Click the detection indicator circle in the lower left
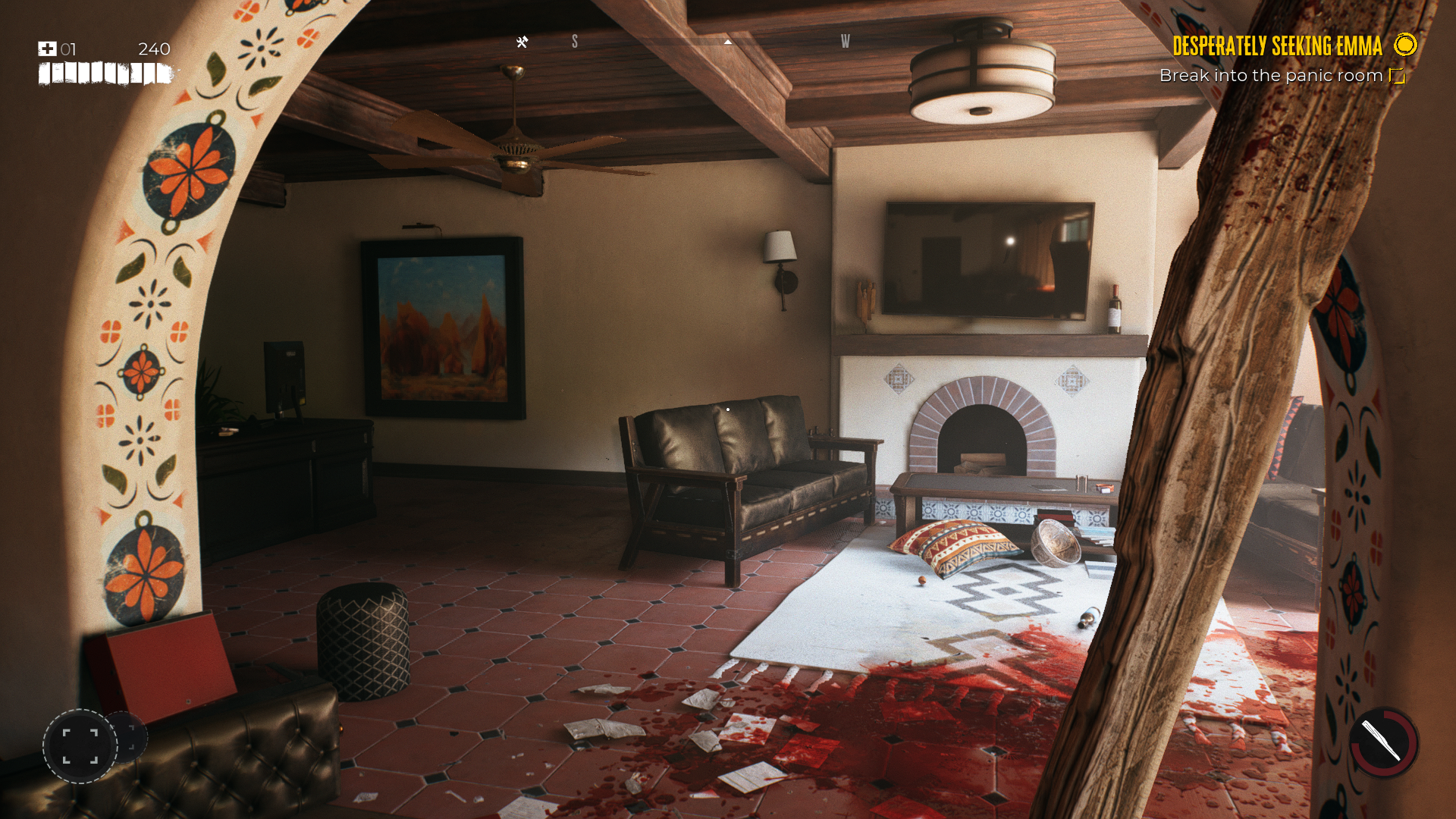Screen dimensions: 1456x819 pos(81,746)
